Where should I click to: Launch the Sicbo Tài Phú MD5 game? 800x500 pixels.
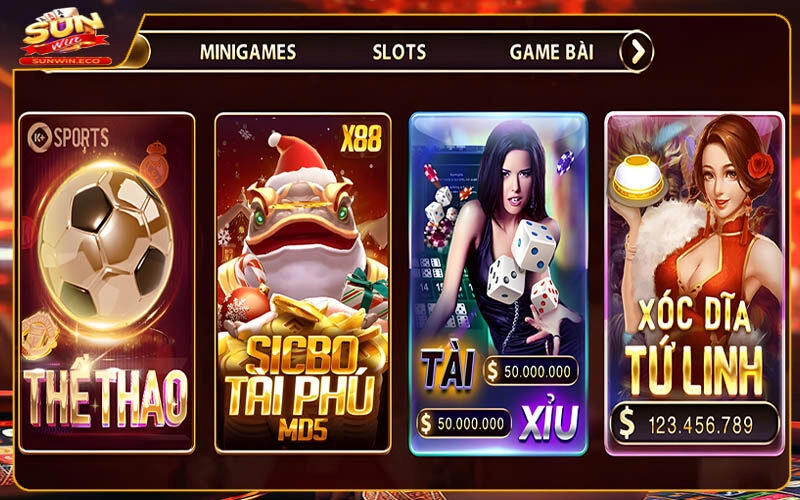pos(303,282)
